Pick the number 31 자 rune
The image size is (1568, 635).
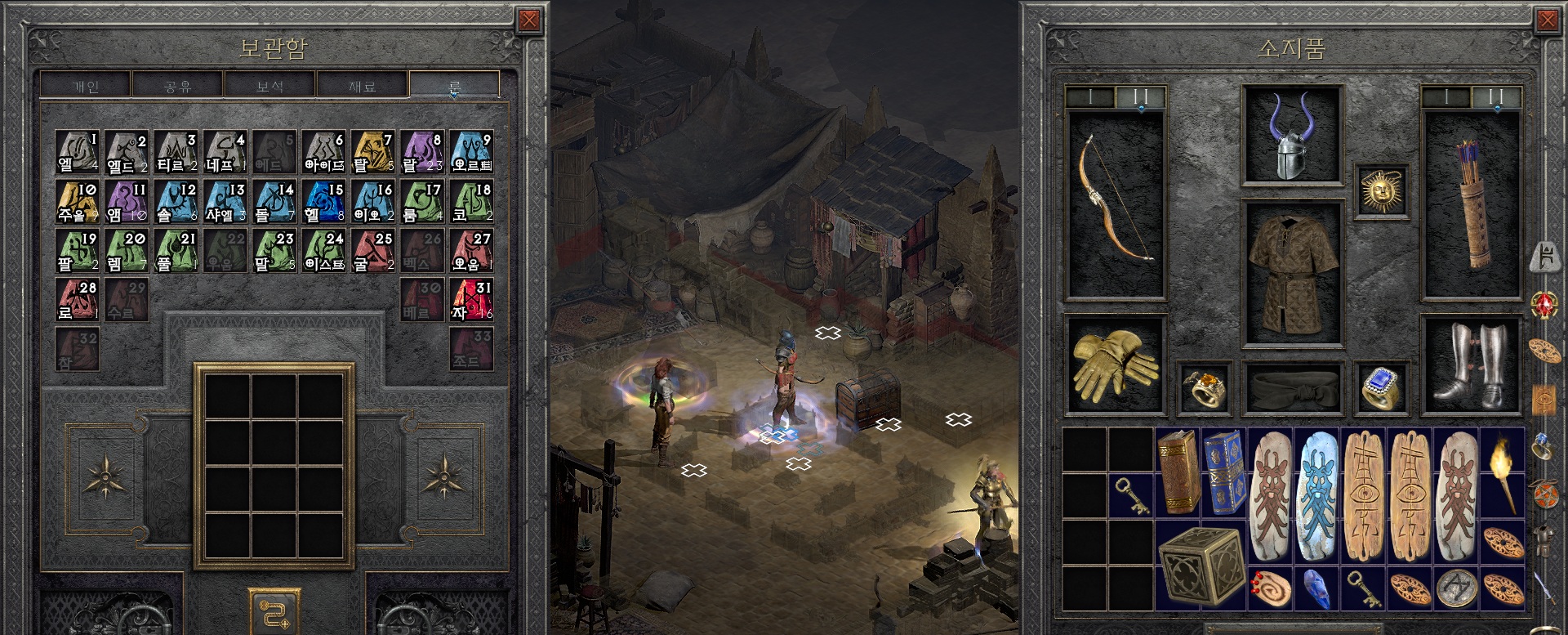click(471, 299)
